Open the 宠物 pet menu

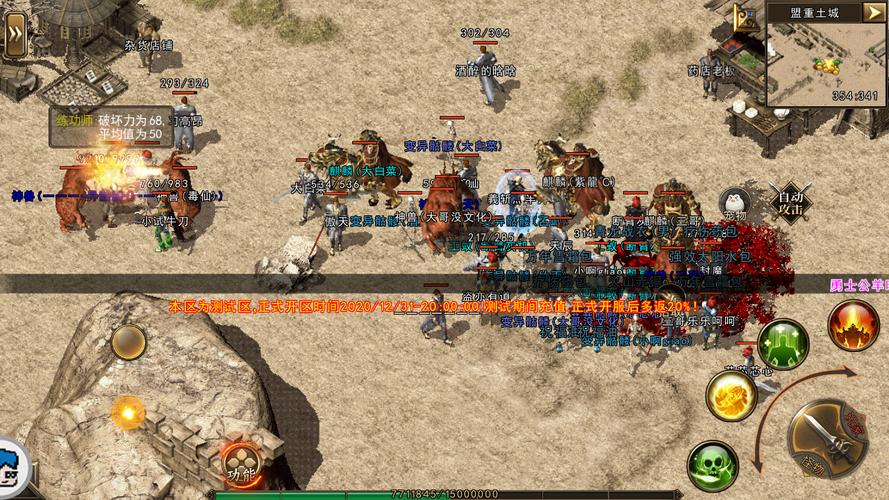(735, 203)
